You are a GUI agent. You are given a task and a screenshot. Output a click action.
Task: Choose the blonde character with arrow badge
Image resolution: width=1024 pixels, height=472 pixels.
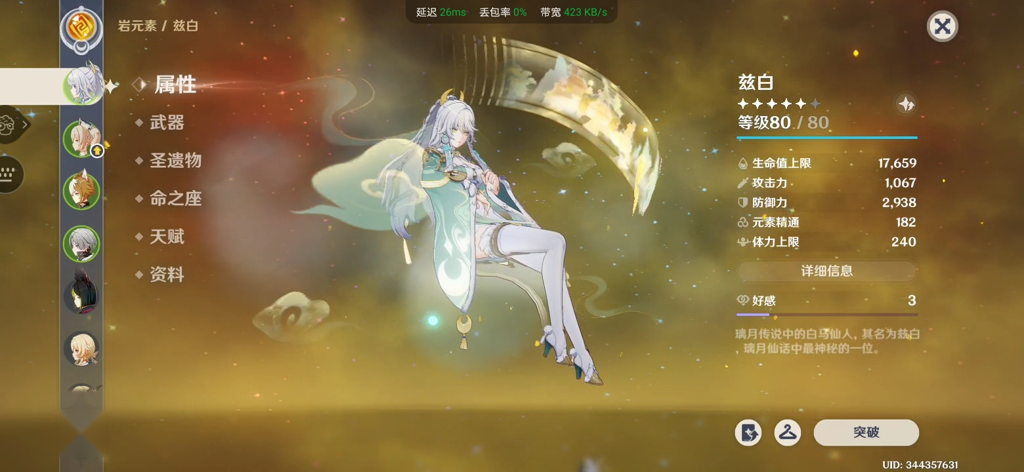(81, 139)
